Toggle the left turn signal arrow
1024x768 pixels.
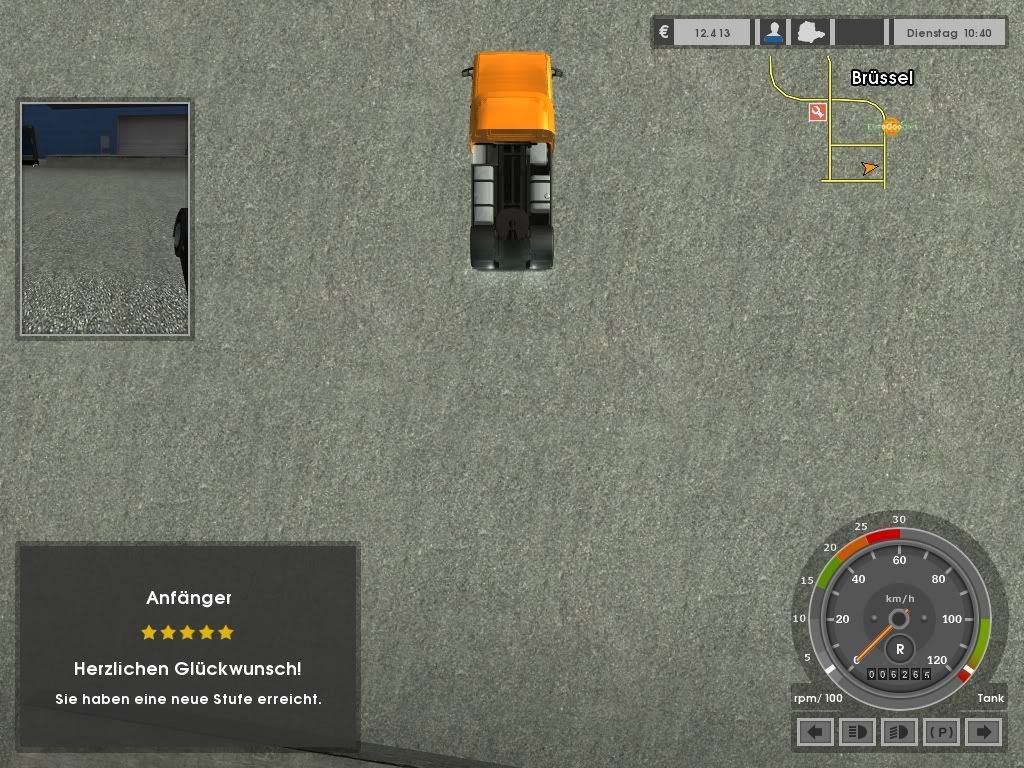click(x=815, y=732)
